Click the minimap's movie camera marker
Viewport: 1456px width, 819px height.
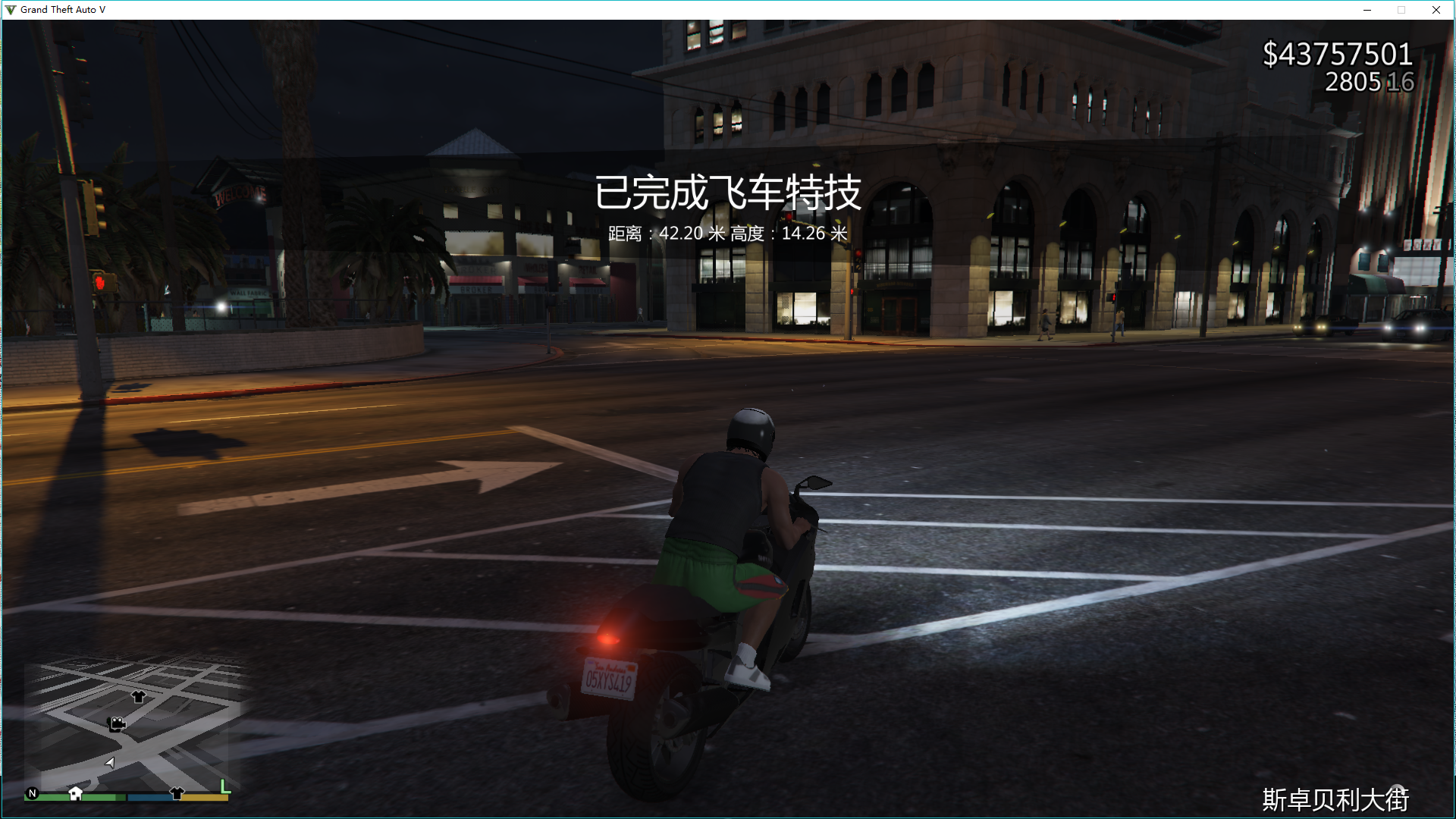point(117,724)
